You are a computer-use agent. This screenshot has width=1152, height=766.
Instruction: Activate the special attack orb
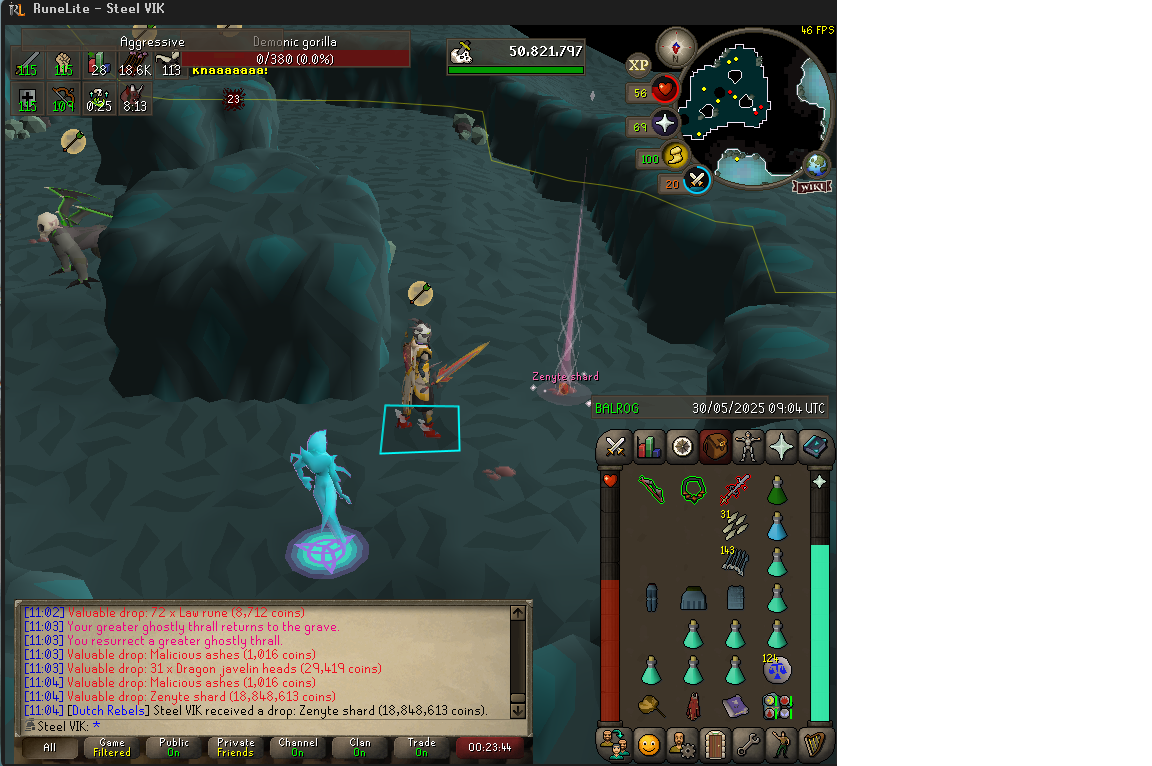click(697, 182)
